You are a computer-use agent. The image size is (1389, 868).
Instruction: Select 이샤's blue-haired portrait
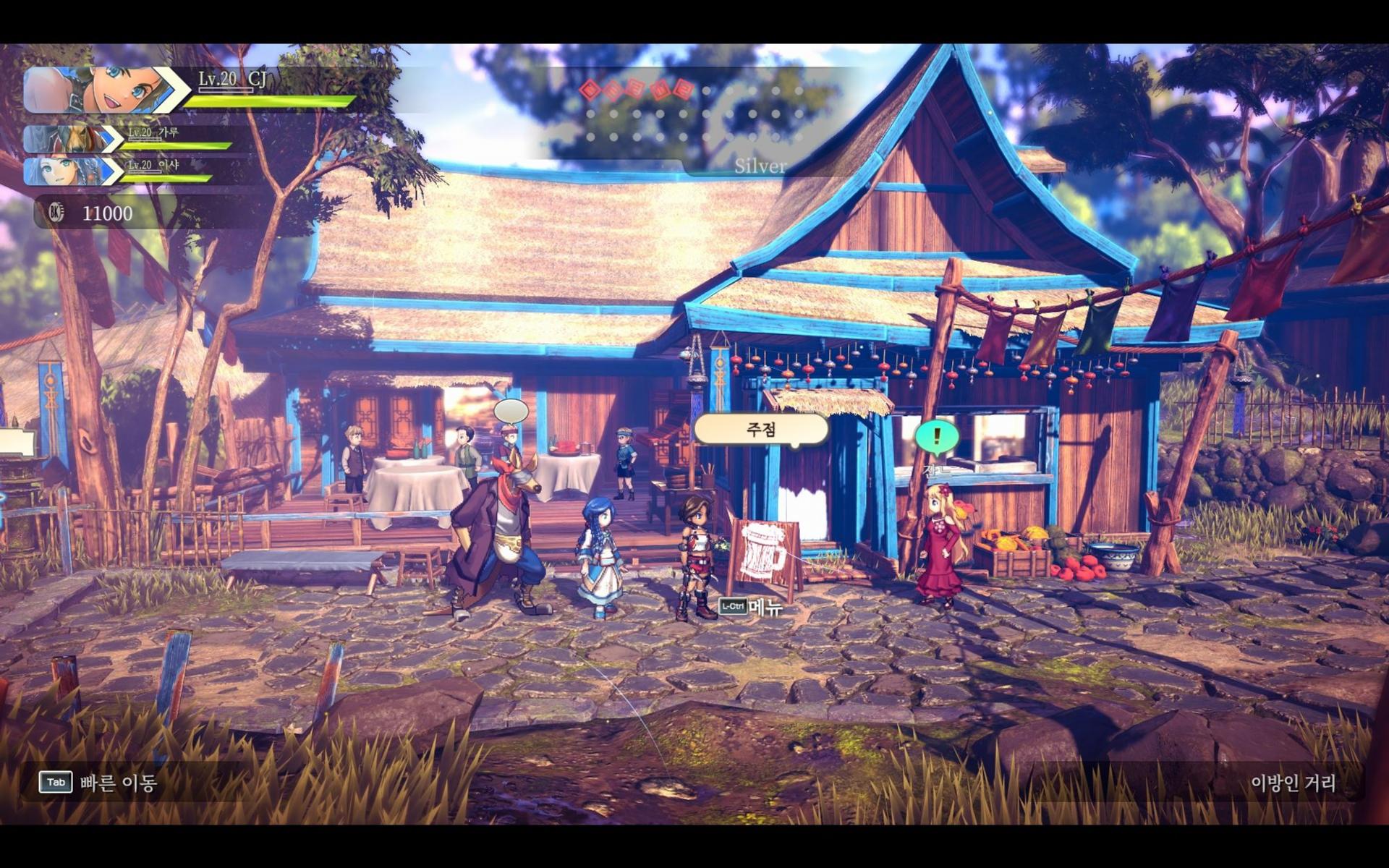(72, 171)
